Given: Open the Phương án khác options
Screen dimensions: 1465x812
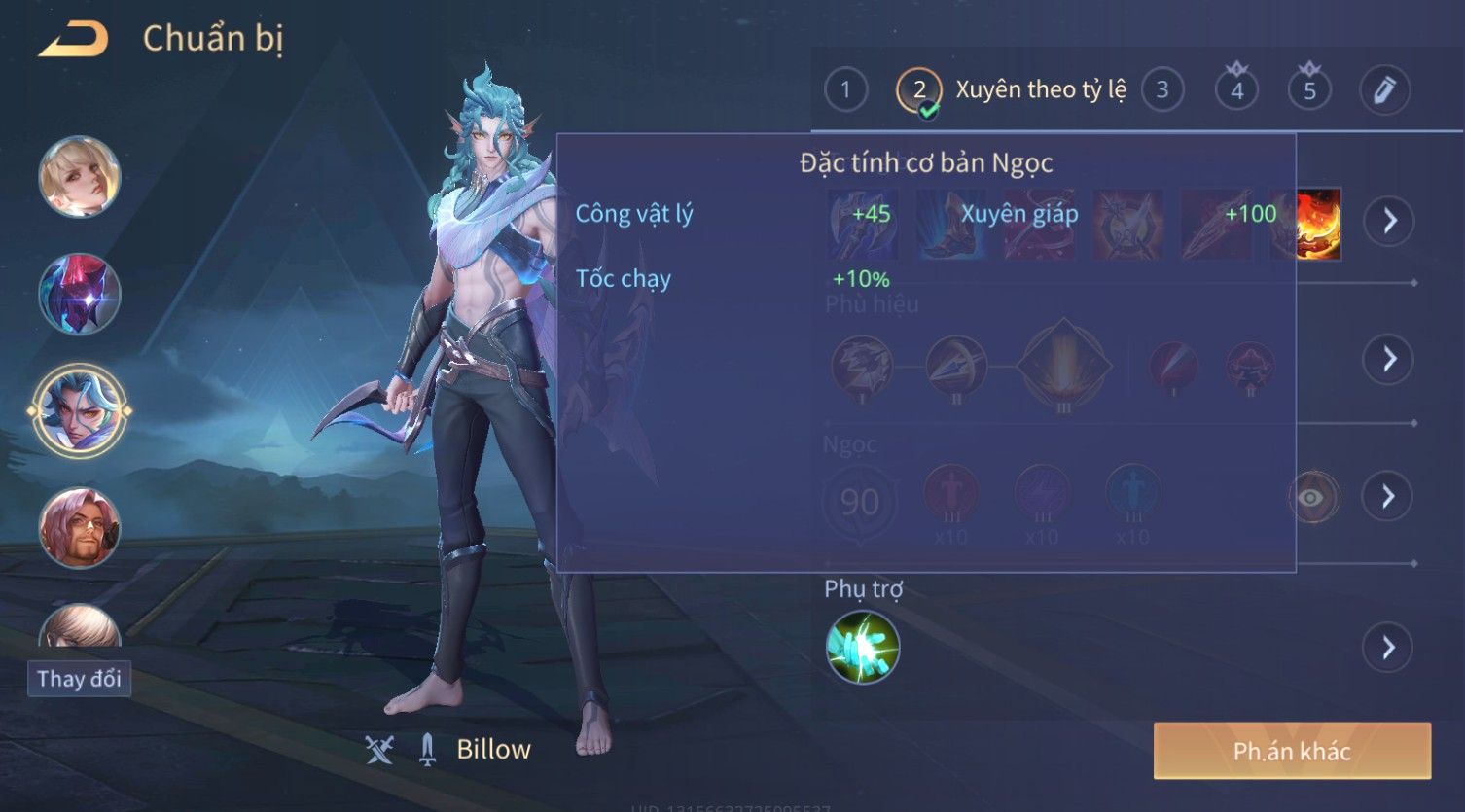Looking at the screenshot, I should (x=1292, y=751).
